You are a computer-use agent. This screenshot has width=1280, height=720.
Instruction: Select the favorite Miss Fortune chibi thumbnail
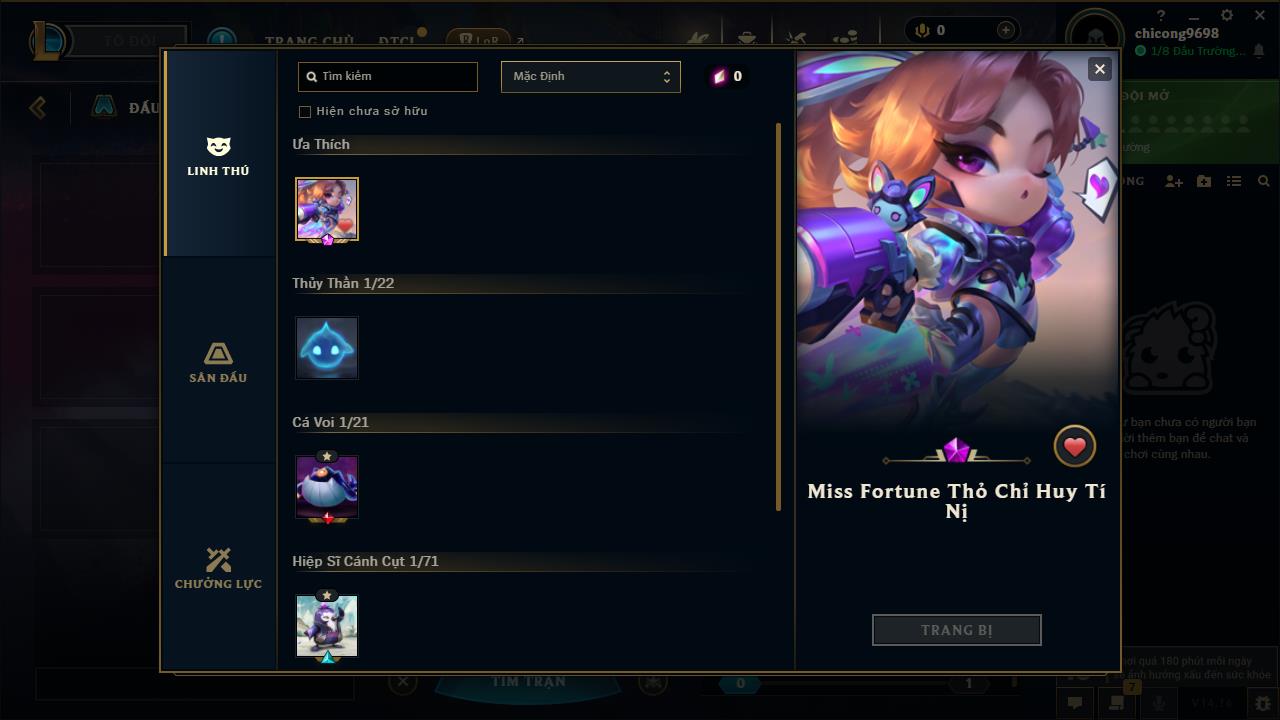pos(327,209)
